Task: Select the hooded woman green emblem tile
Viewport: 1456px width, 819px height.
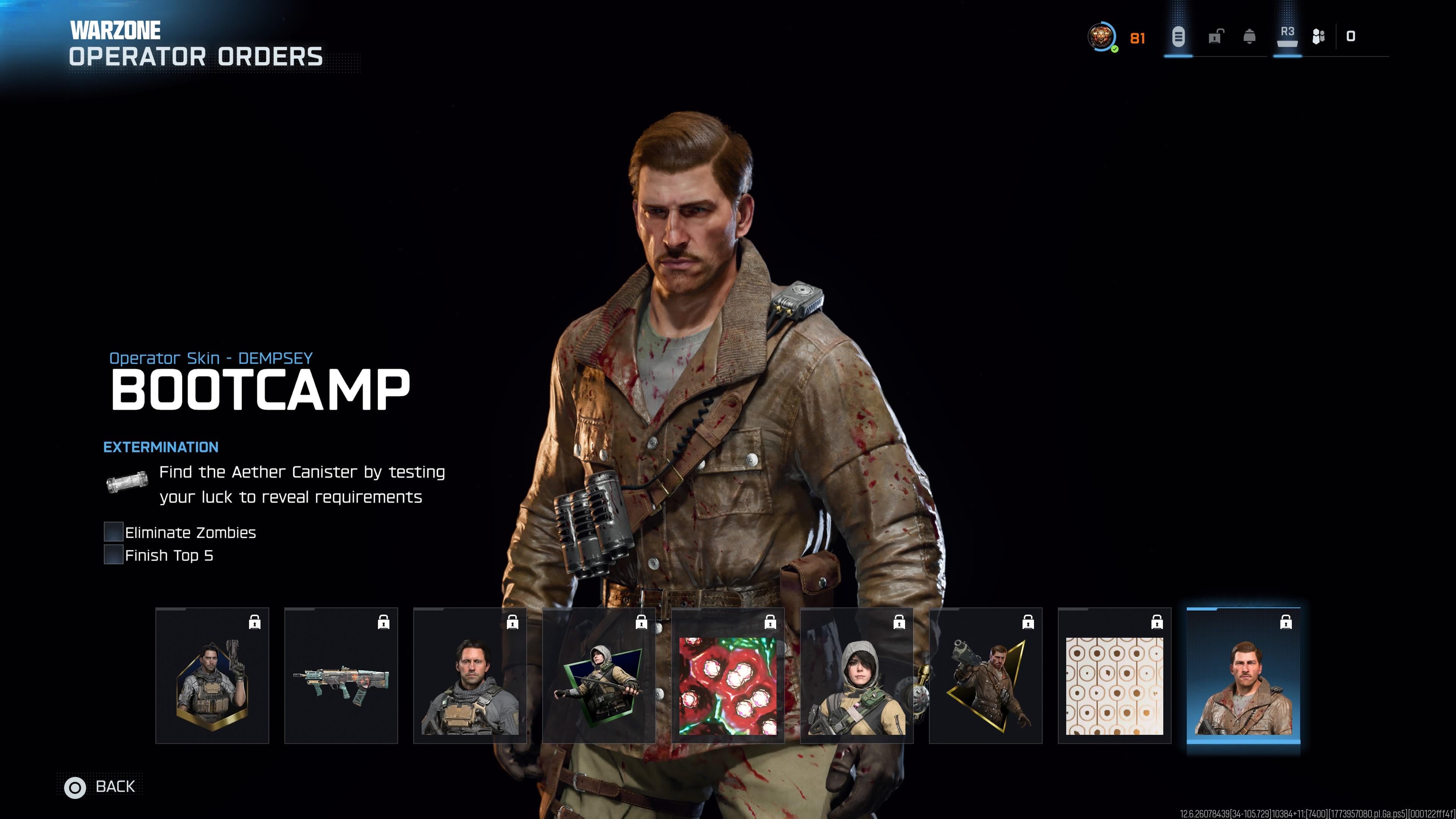Action: 599,675
